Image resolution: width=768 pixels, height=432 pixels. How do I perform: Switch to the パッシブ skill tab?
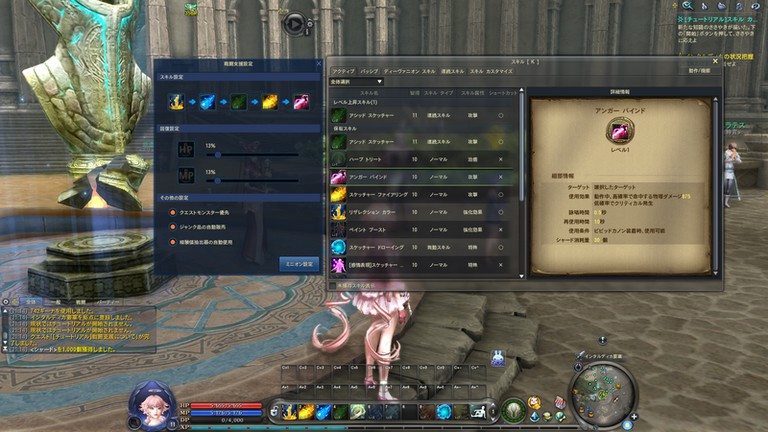[x=370, y=71]
